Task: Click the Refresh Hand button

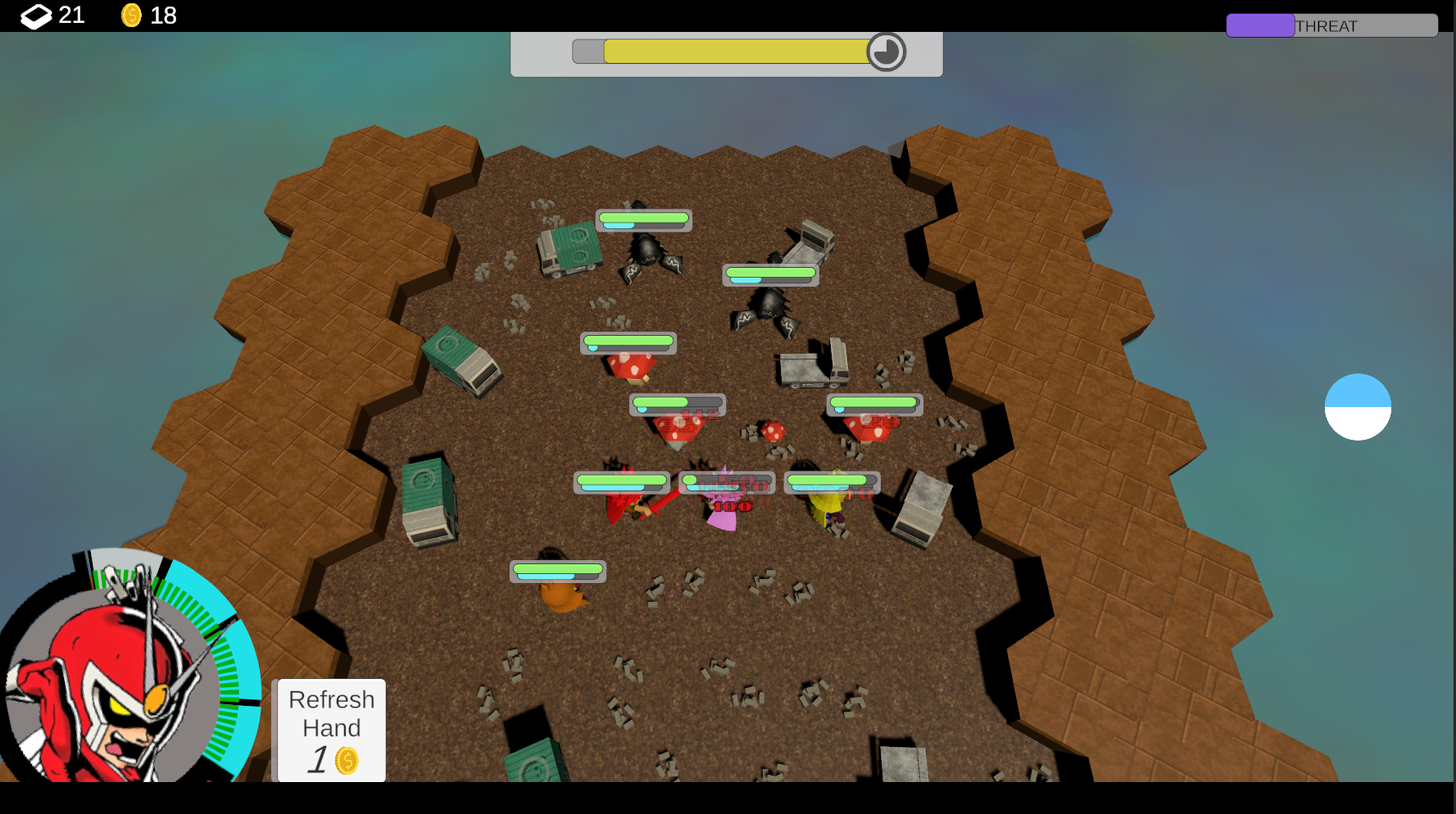Action: click(331, 730)
